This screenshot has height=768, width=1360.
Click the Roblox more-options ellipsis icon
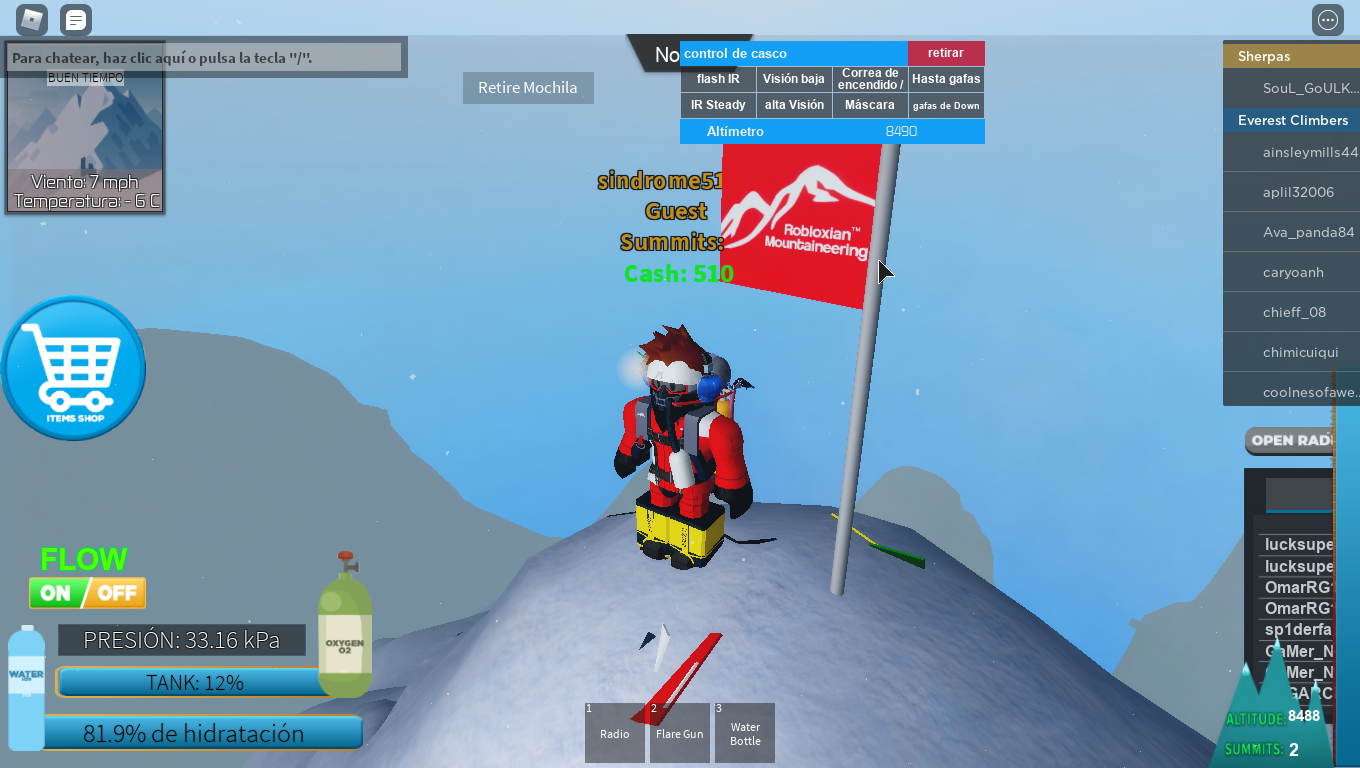[1327, 19]
